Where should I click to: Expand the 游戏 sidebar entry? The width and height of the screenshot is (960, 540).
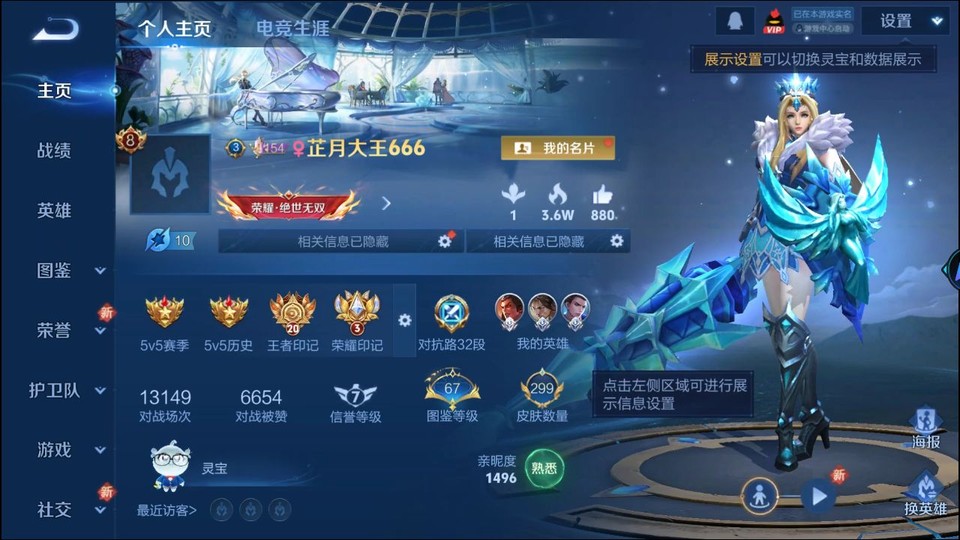pos(68,450)
